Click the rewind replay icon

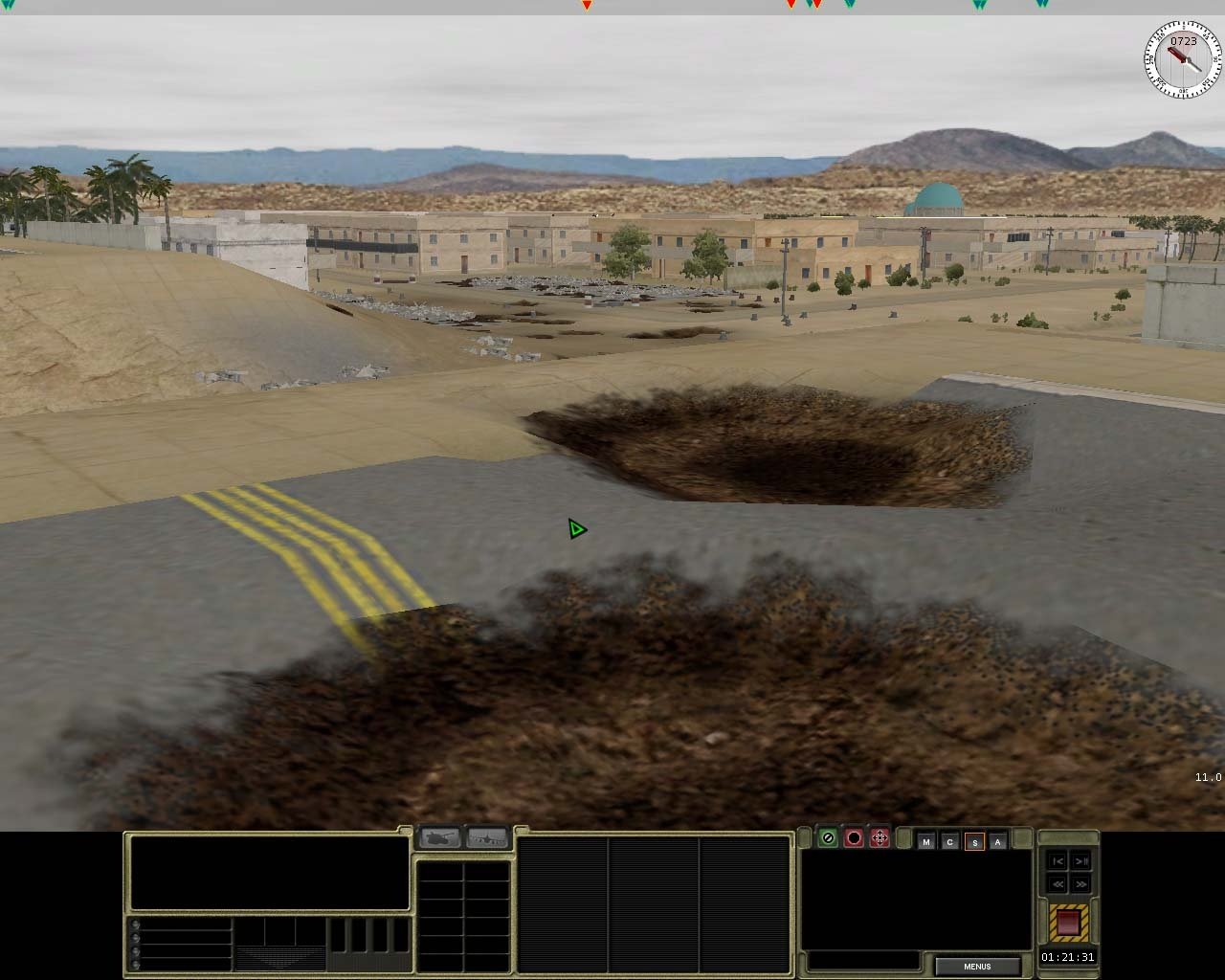[x=1058, y=883]
